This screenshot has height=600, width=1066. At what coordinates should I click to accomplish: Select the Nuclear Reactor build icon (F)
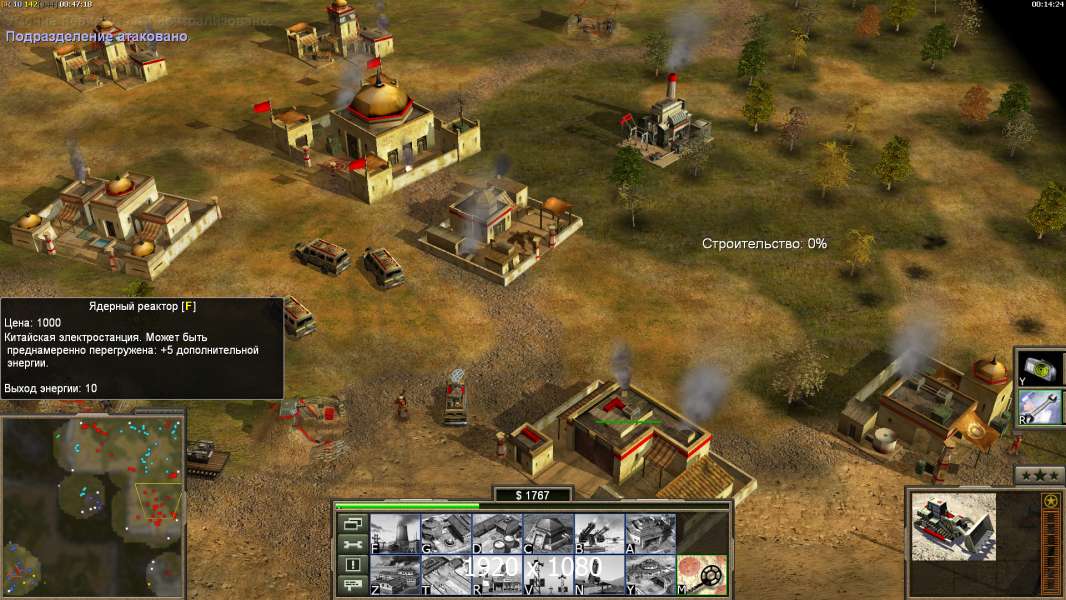click(395, 533)
